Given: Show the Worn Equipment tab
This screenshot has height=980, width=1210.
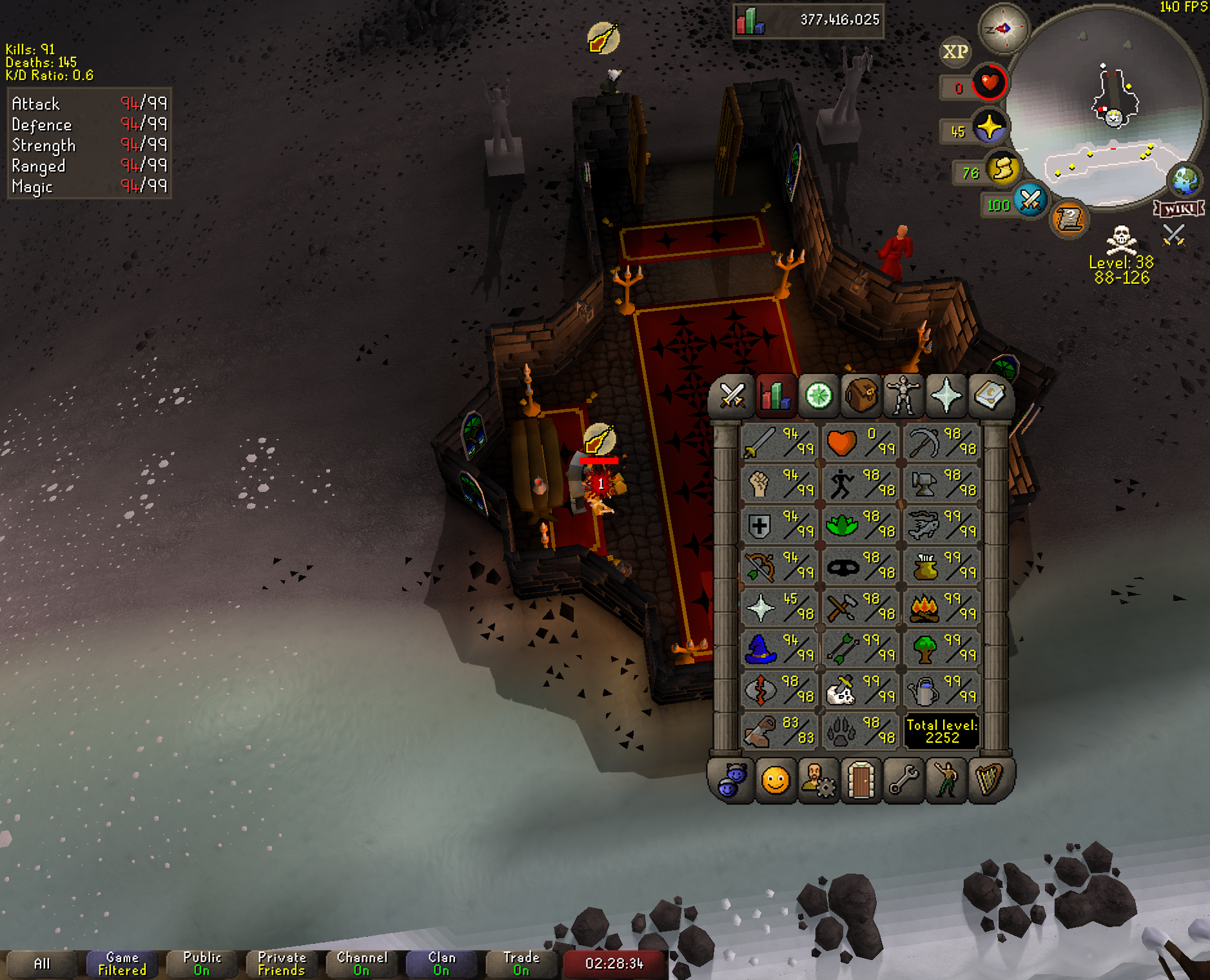Looking at the screenshot, I should (903, 395).
